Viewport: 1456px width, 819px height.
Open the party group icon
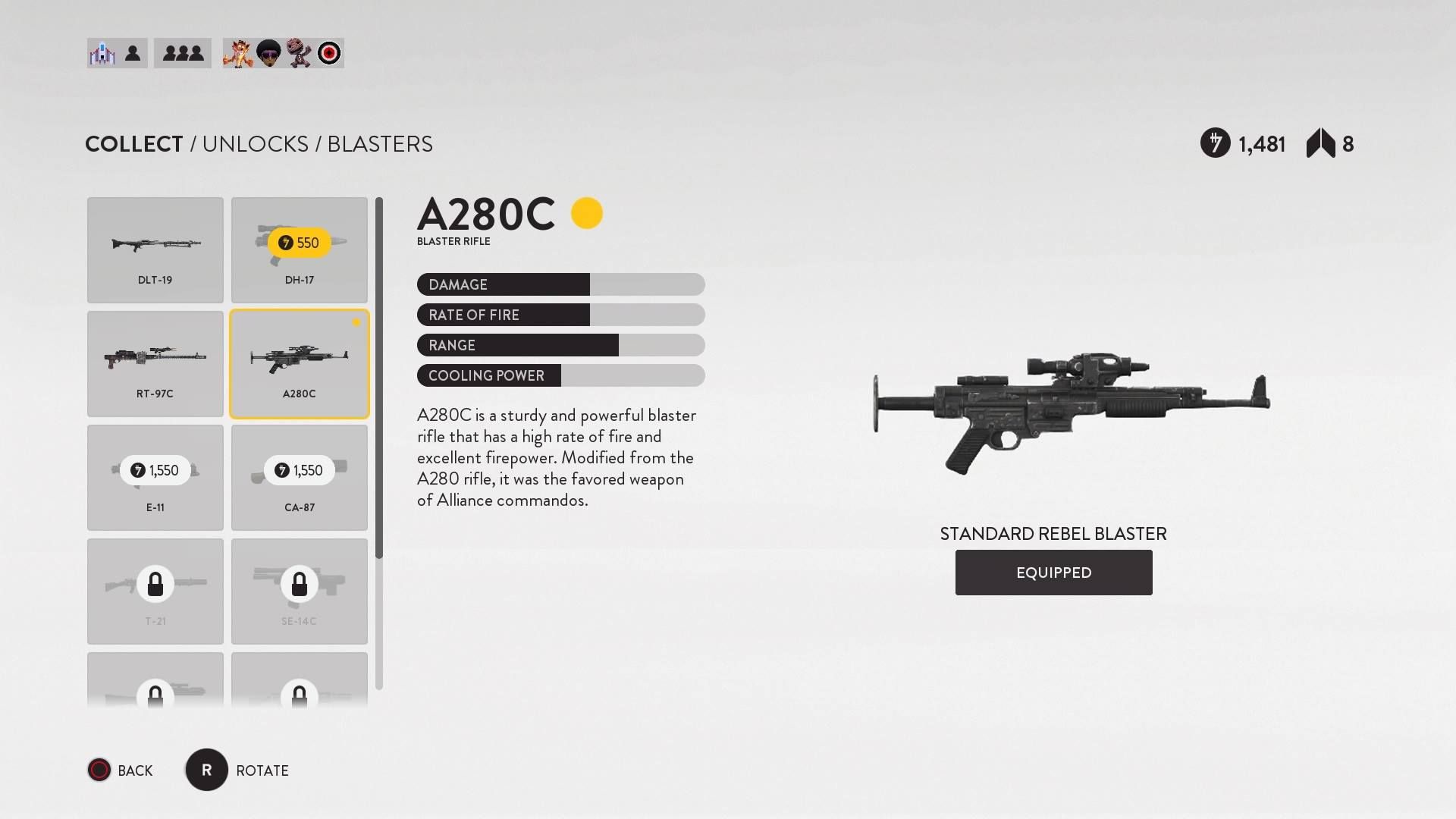183,53
